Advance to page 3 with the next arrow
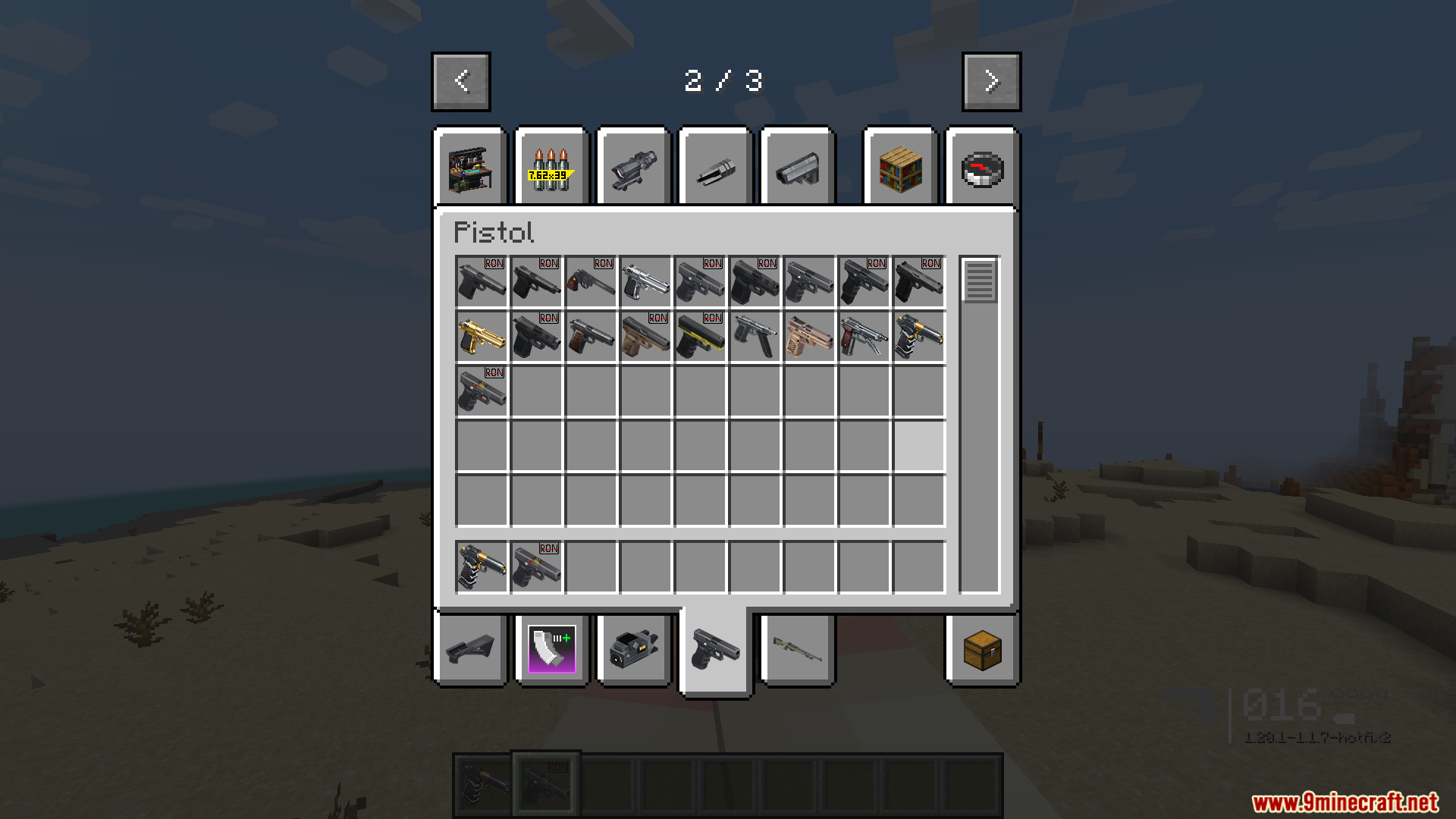 [991, 81]
